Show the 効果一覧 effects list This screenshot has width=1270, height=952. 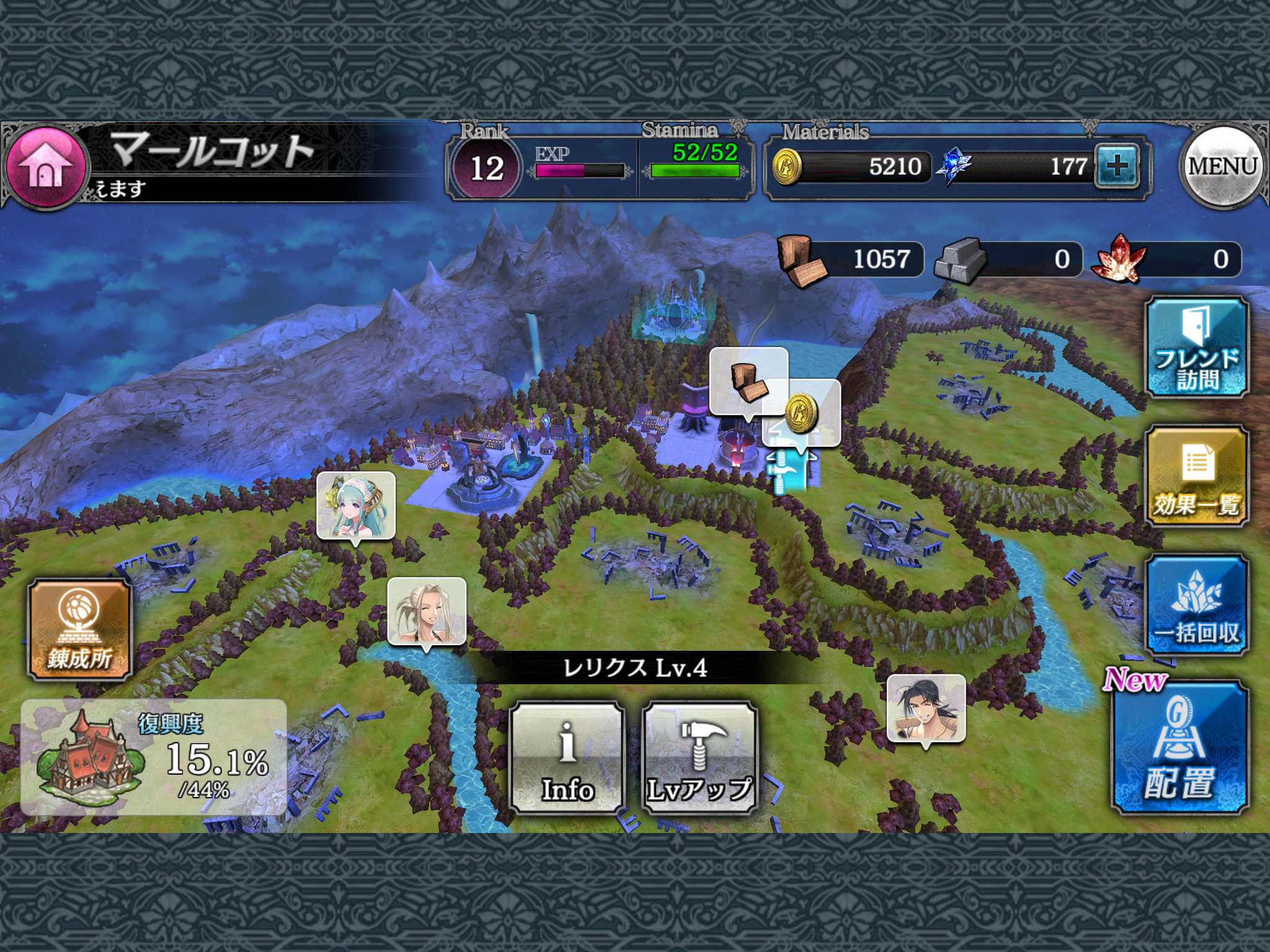click(x=1196, y=475)
